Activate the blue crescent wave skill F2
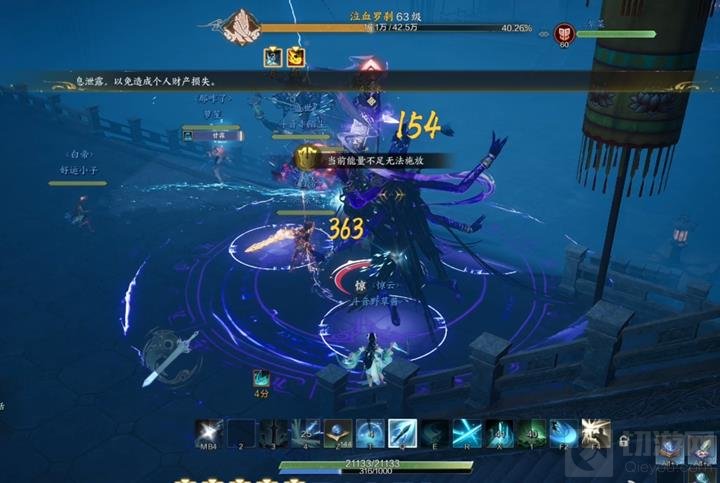 point(562,433)
